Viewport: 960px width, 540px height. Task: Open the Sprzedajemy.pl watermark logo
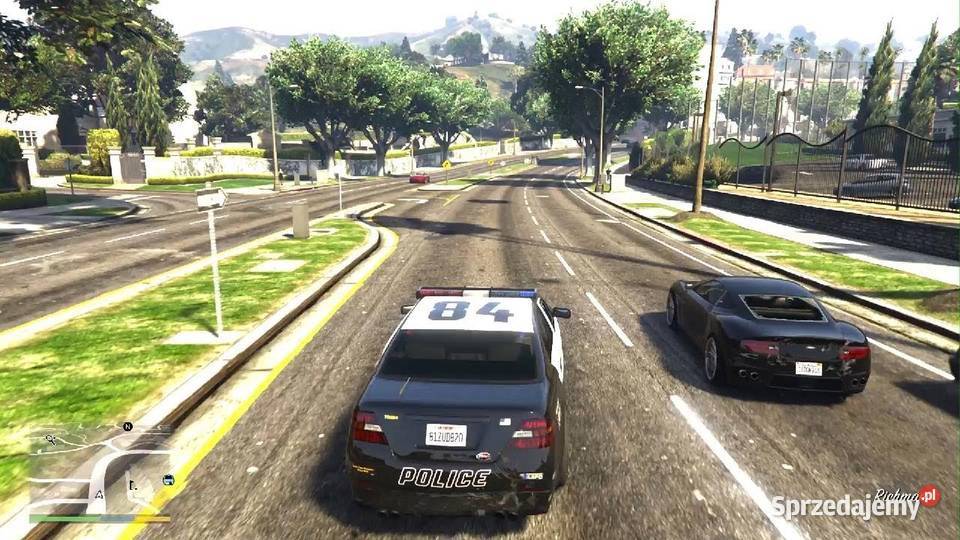pos(855,504)
